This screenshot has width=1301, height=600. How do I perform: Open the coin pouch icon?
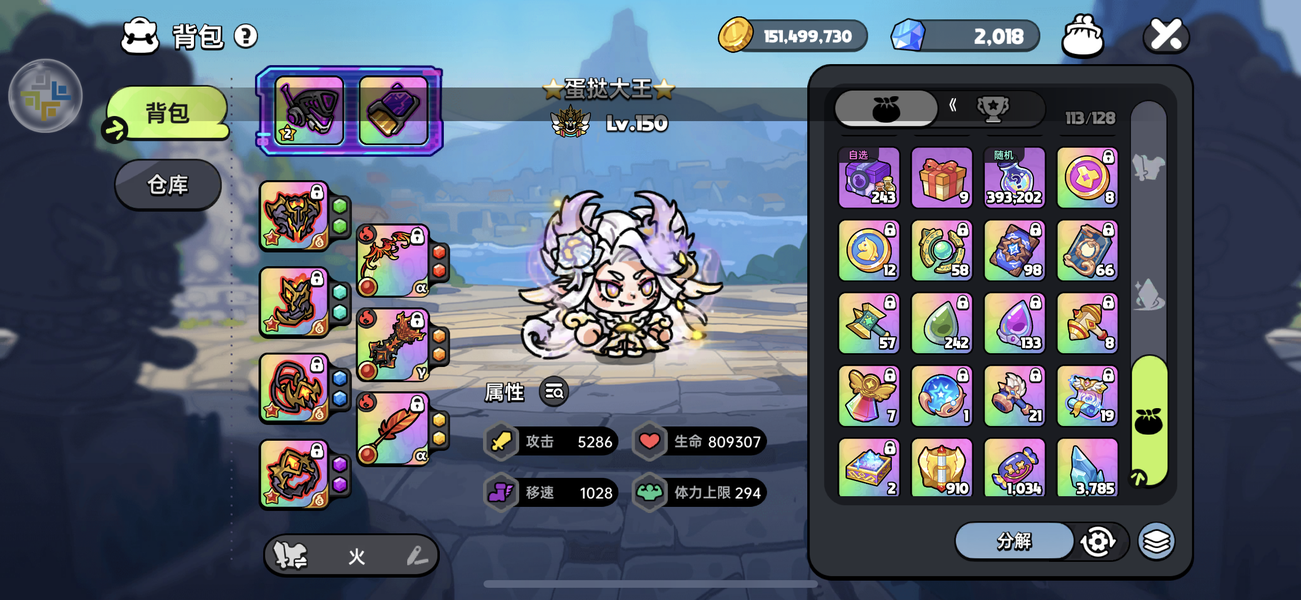pos(1083,37)
